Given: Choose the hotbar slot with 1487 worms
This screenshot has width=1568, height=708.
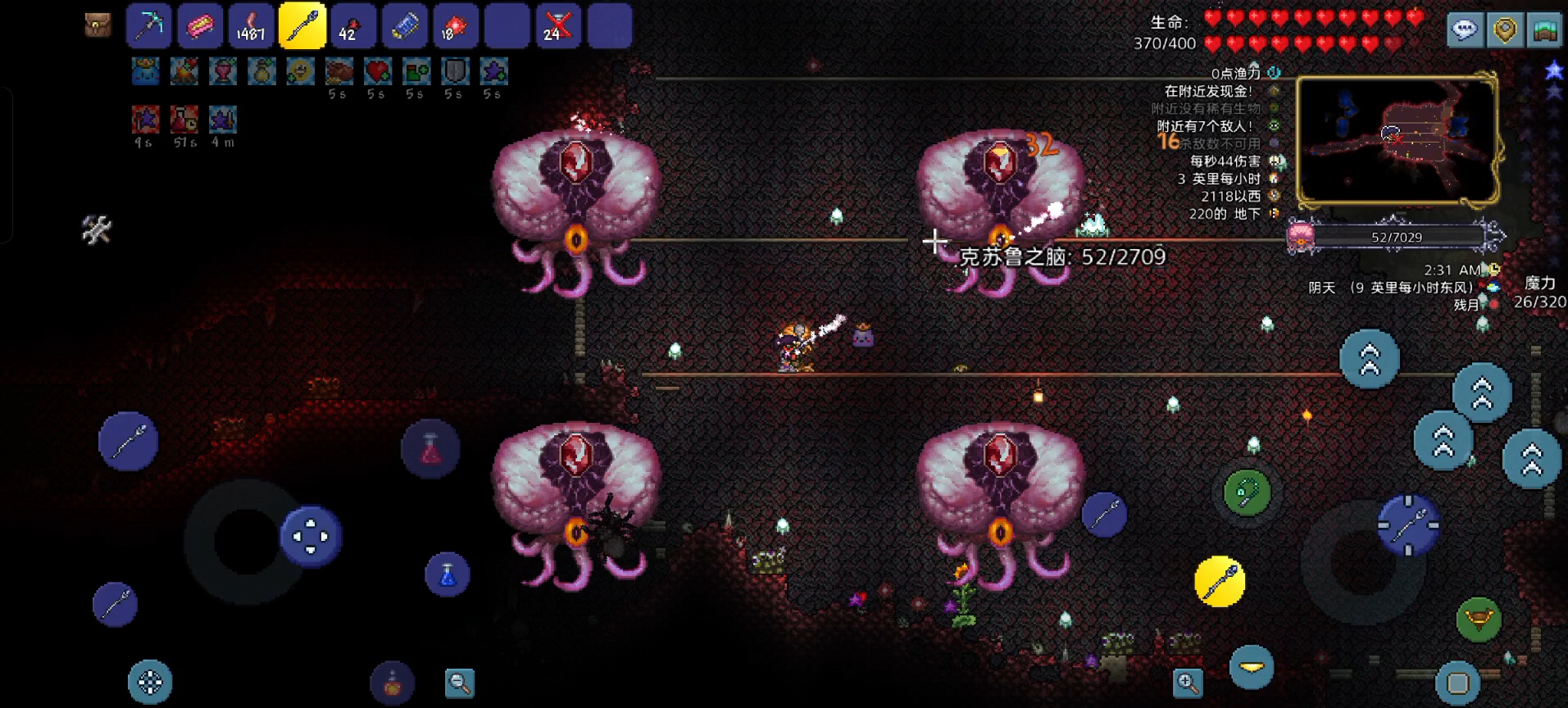Looking at the screenshot, I should click(251, 26).
